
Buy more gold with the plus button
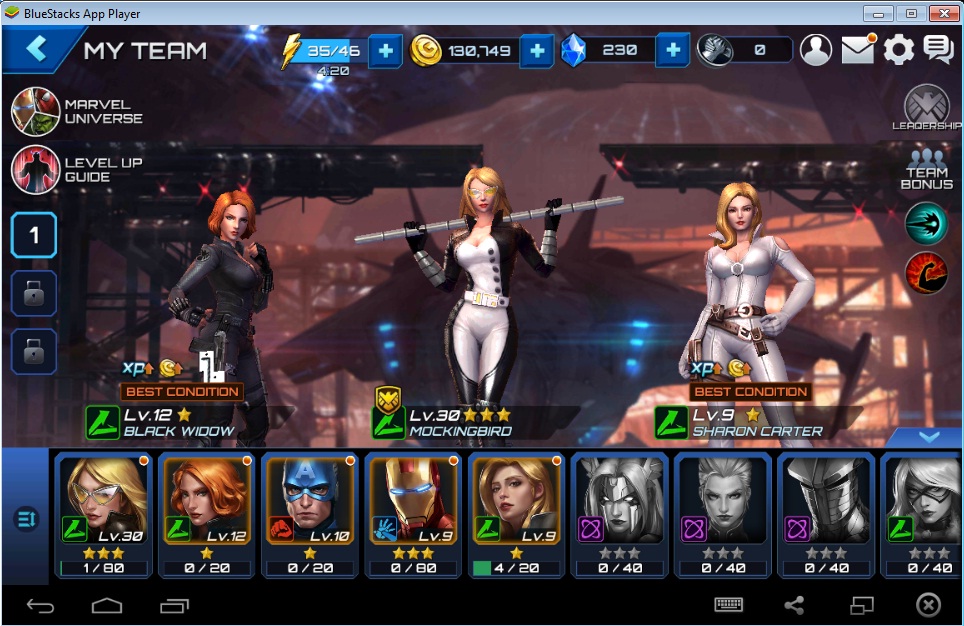[x=537, y=50]
